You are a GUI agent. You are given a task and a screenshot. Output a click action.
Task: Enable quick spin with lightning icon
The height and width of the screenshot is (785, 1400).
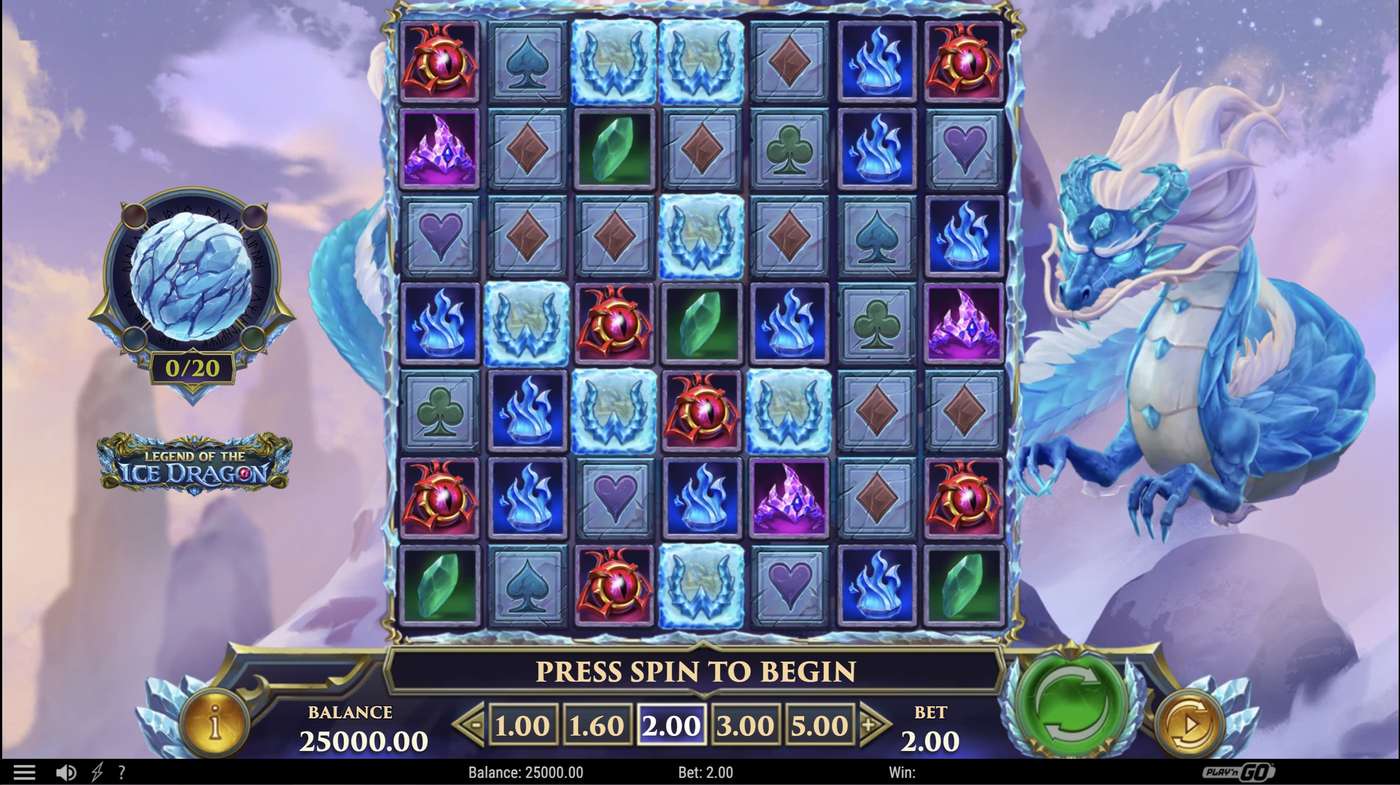95,771
